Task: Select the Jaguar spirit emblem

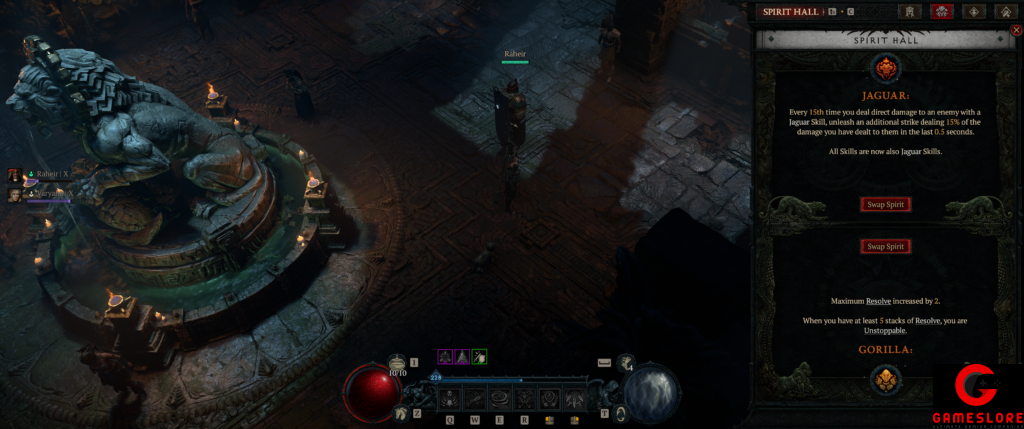Action: 886,69
